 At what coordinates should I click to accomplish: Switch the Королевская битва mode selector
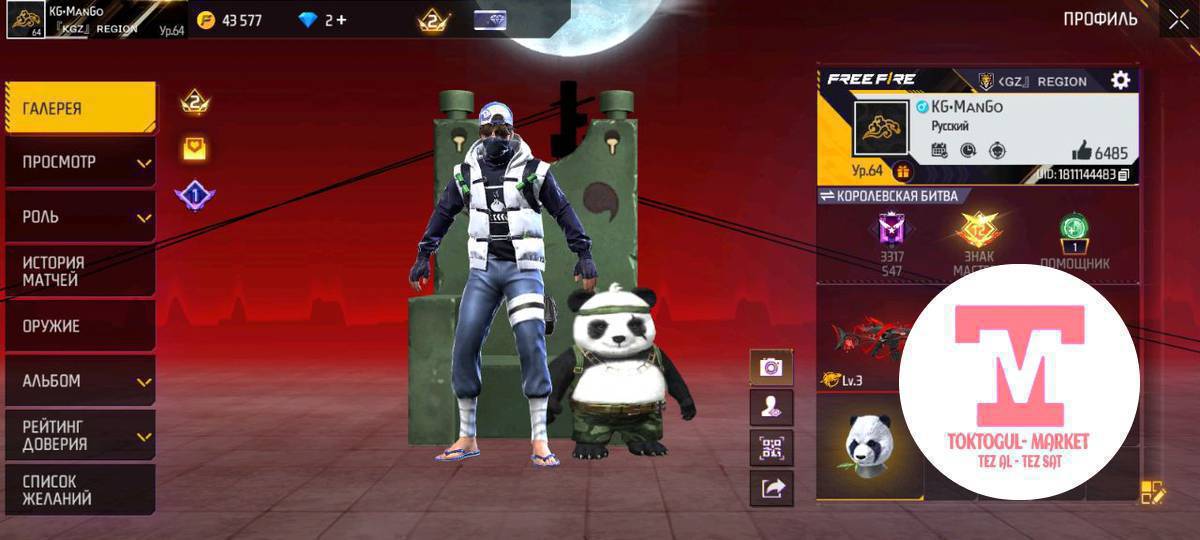828,196
